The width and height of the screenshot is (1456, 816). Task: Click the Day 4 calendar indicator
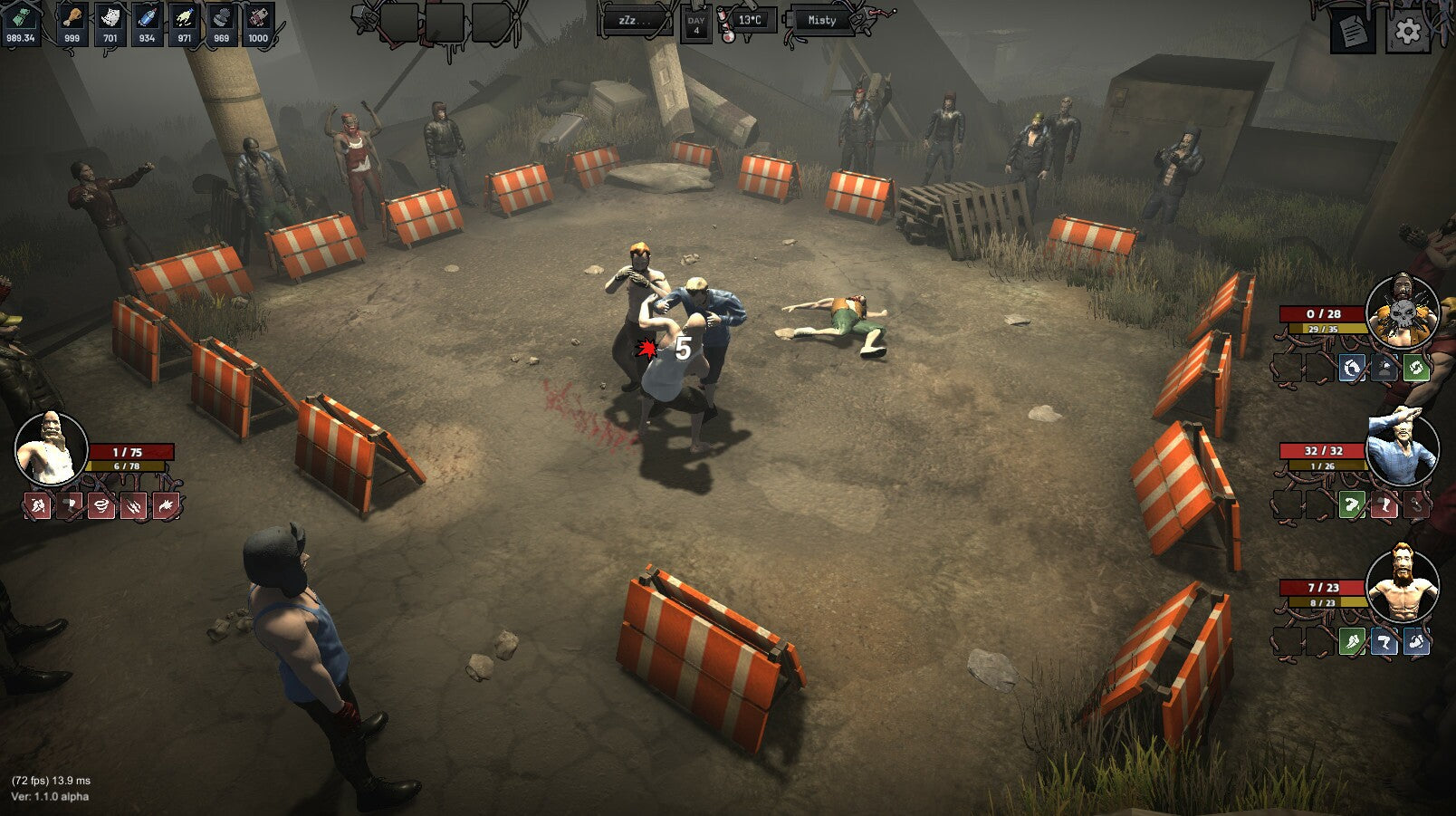[695, 24]
